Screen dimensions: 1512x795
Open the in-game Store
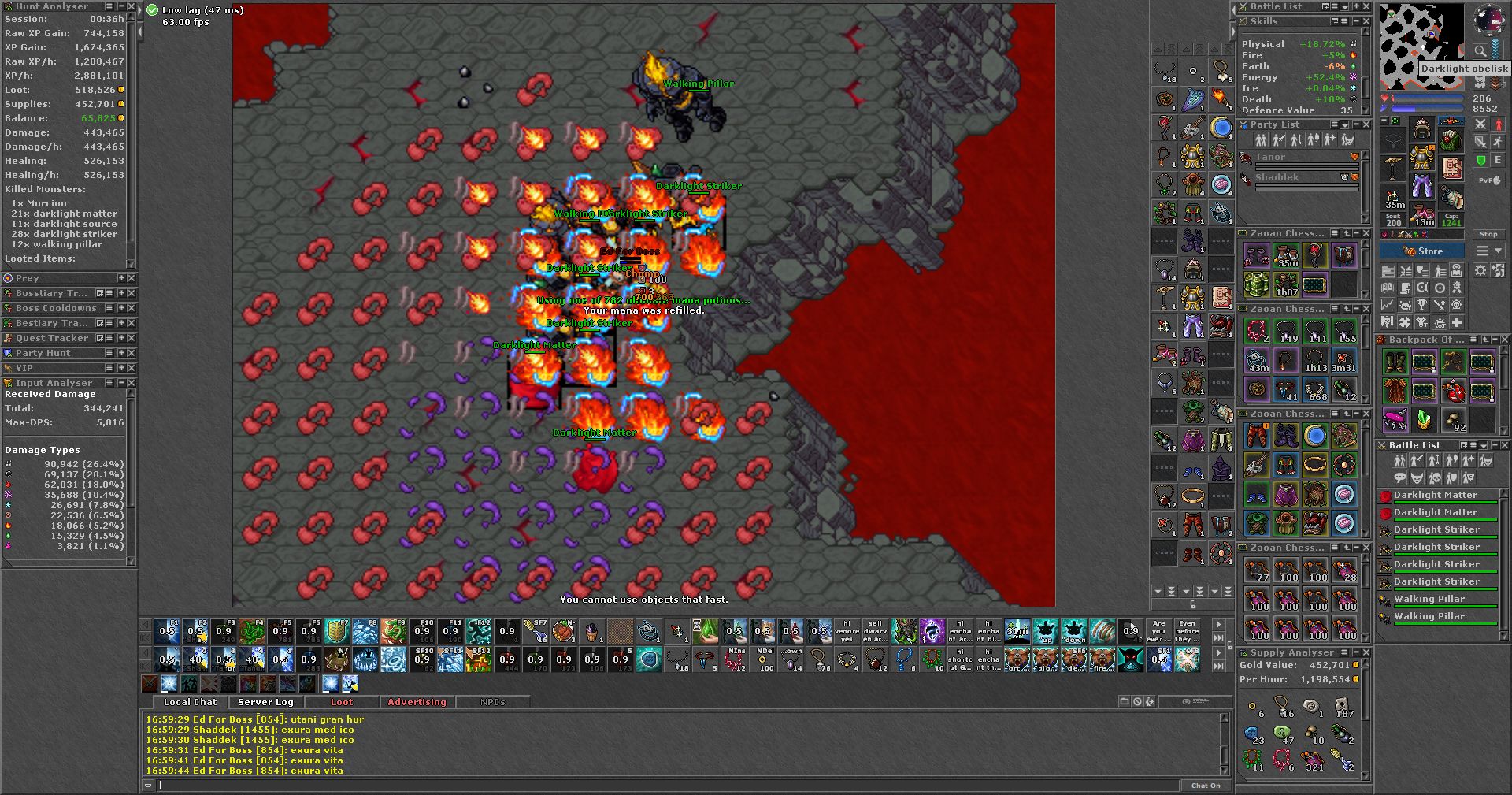click(x=1422, y=251)
